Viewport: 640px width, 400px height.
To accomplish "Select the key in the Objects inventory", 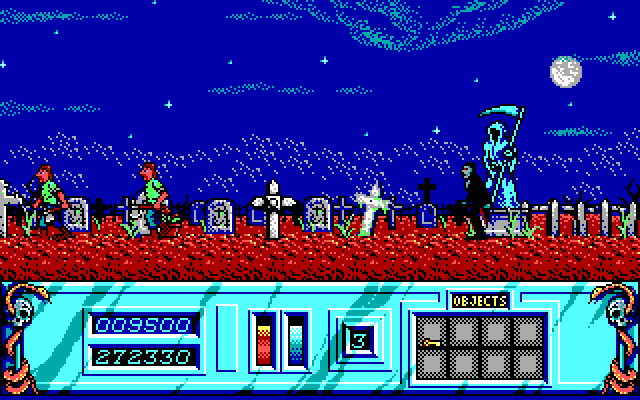I will coord(433,342).
